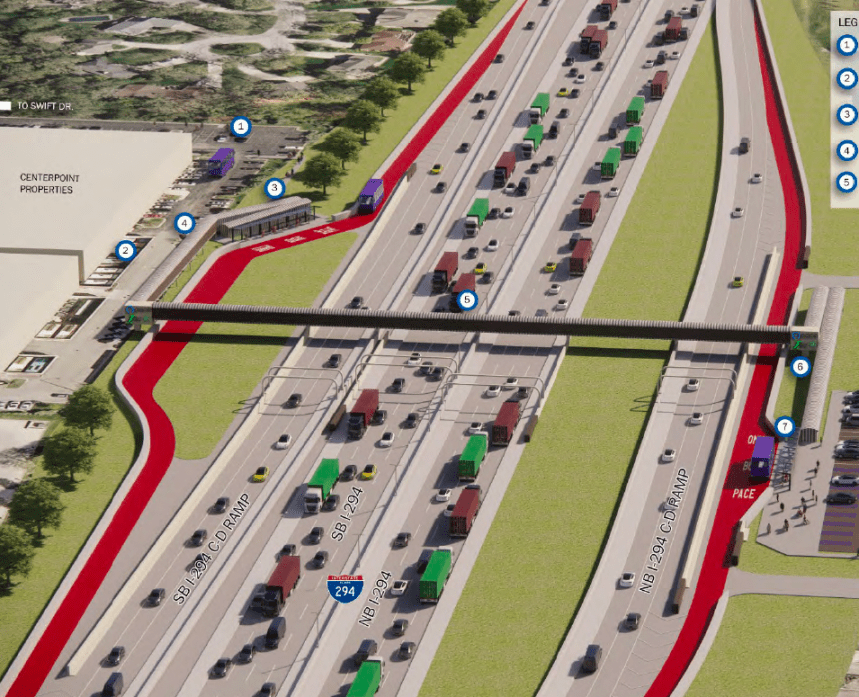Choose map marker 3 near the bus shelter
This screenshot has height=697, width=859.
pos(275,187)
